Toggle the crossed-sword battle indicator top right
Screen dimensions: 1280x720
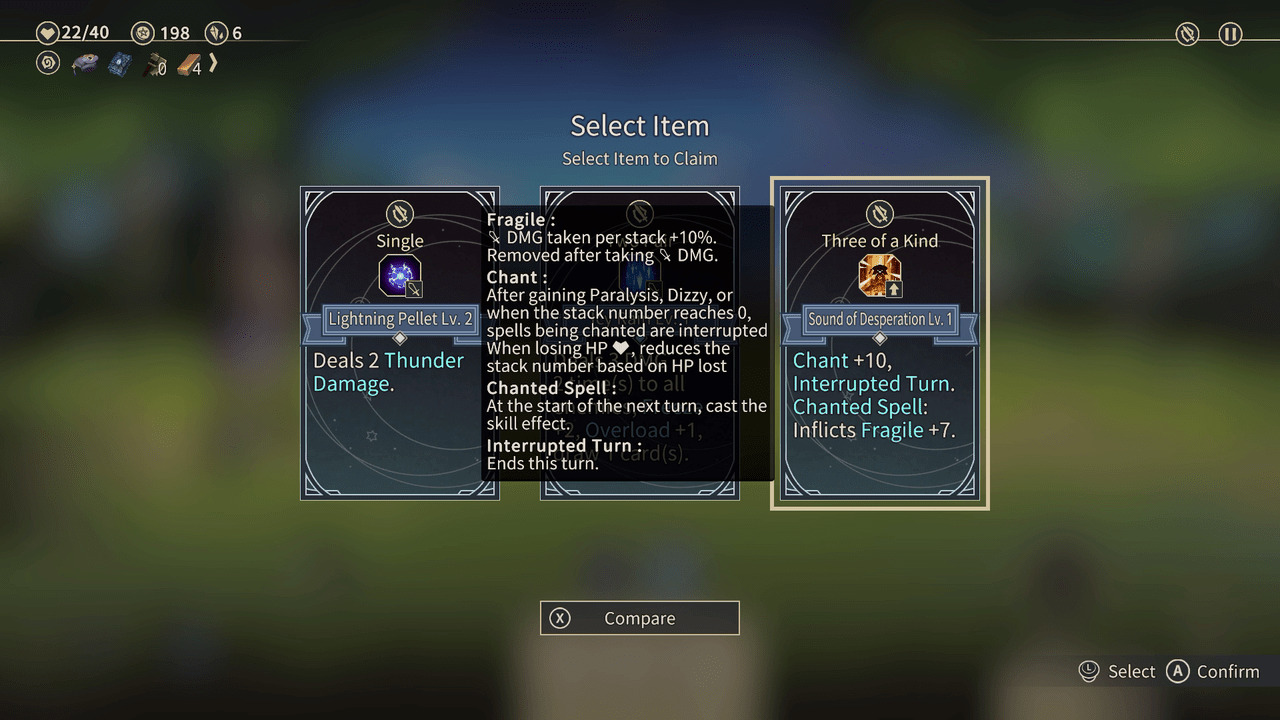coord(1187,34)
